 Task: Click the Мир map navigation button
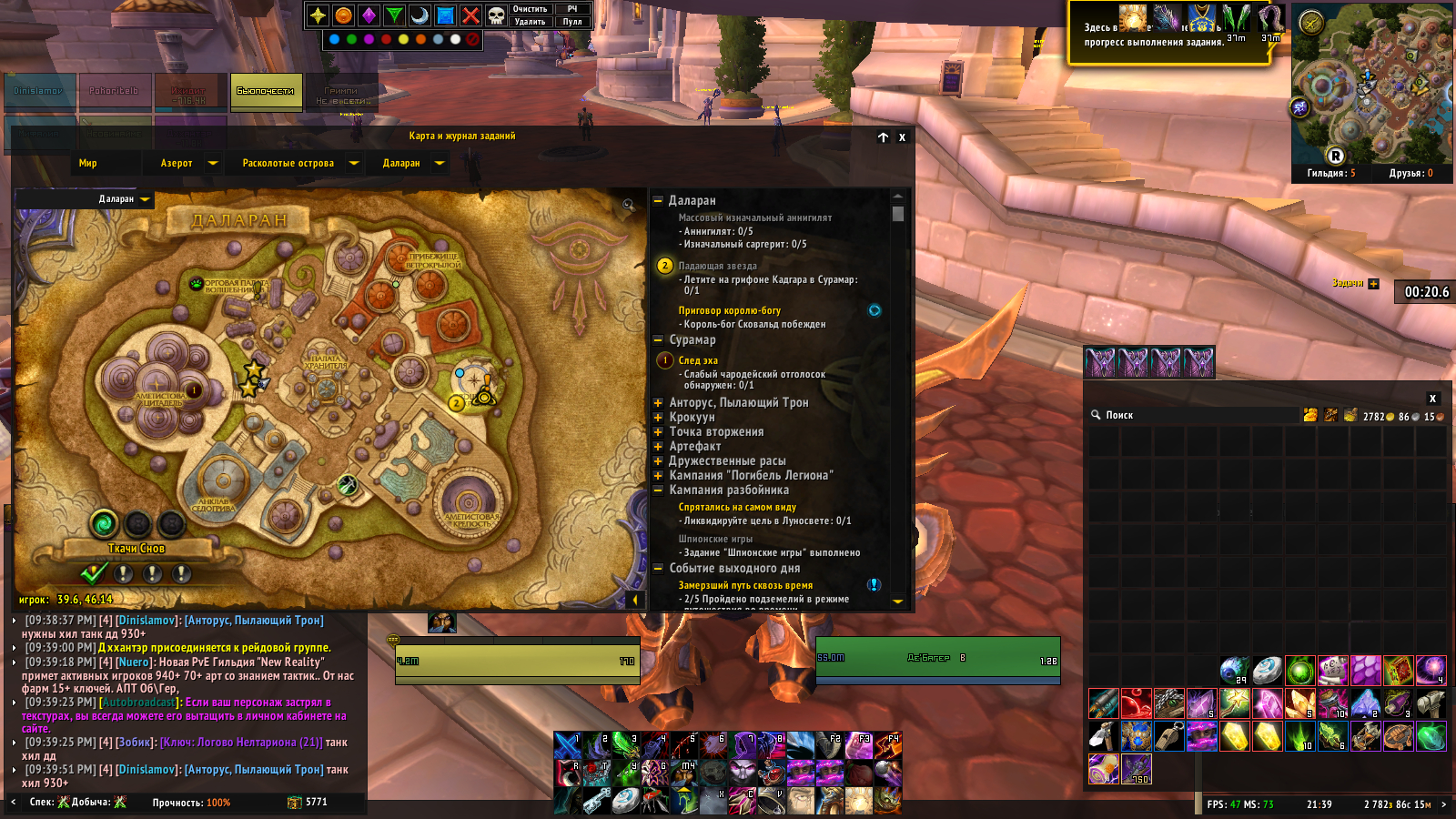pos(87,164)
